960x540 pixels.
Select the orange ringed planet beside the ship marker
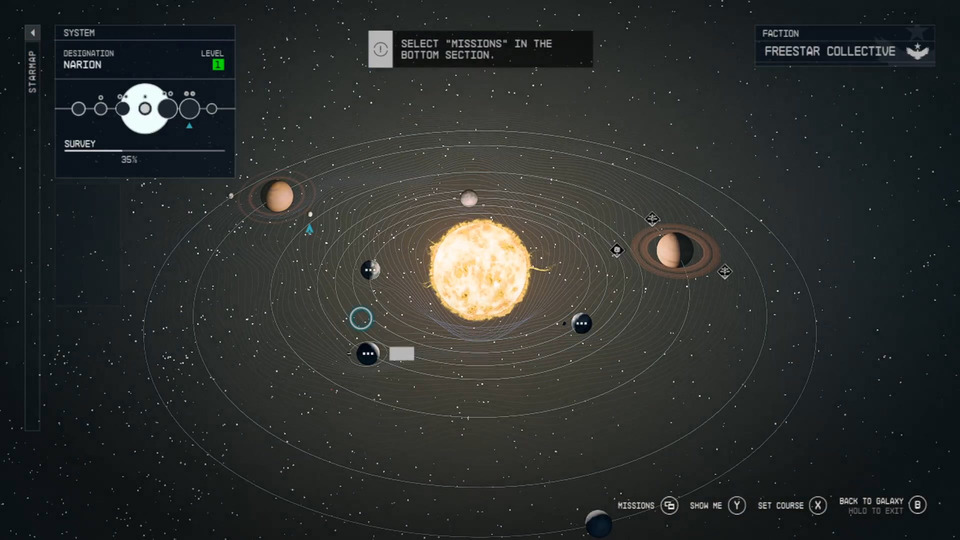click(279, 196)
